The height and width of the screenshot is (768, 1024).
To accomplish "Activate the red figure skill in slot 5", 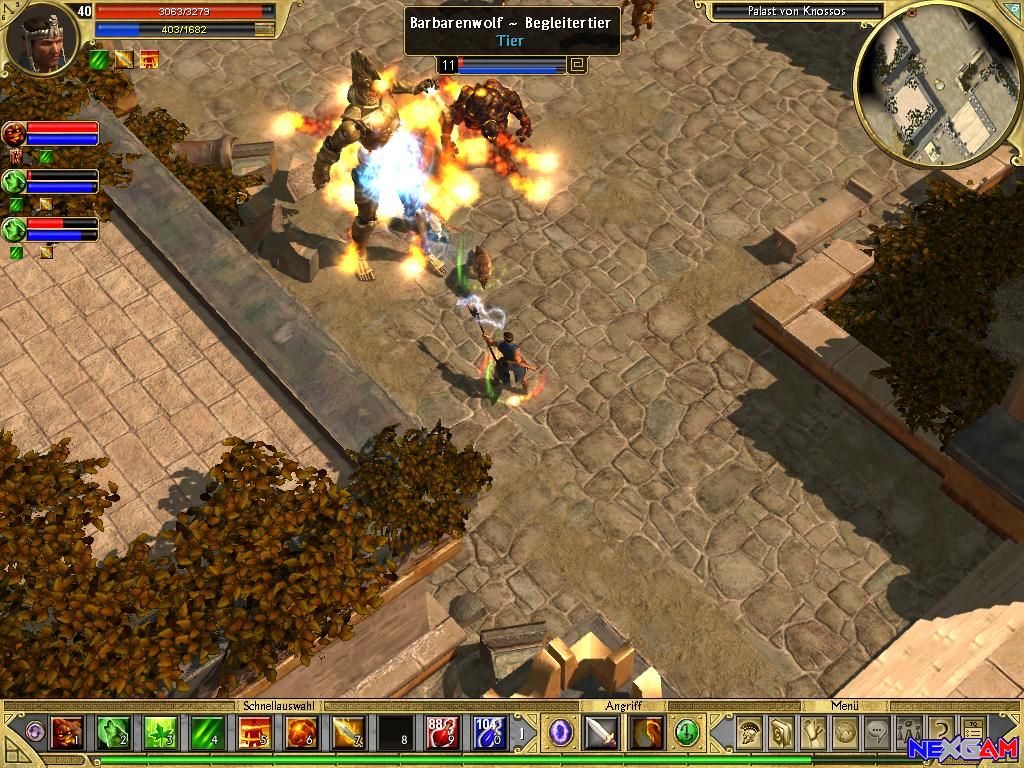I will pyautogui.click(x=254, y=734).
